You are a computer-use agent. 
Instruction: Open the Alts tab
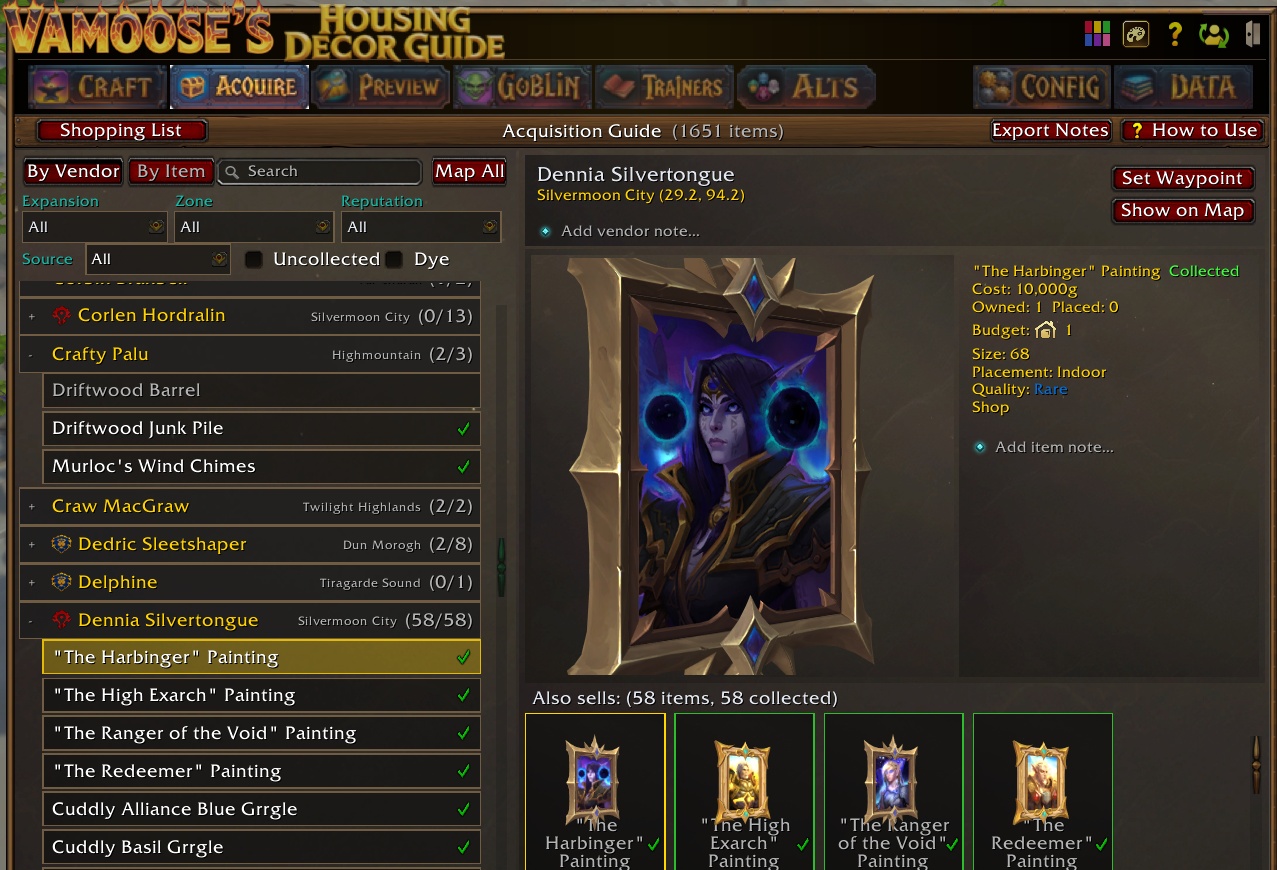[805, 87]
